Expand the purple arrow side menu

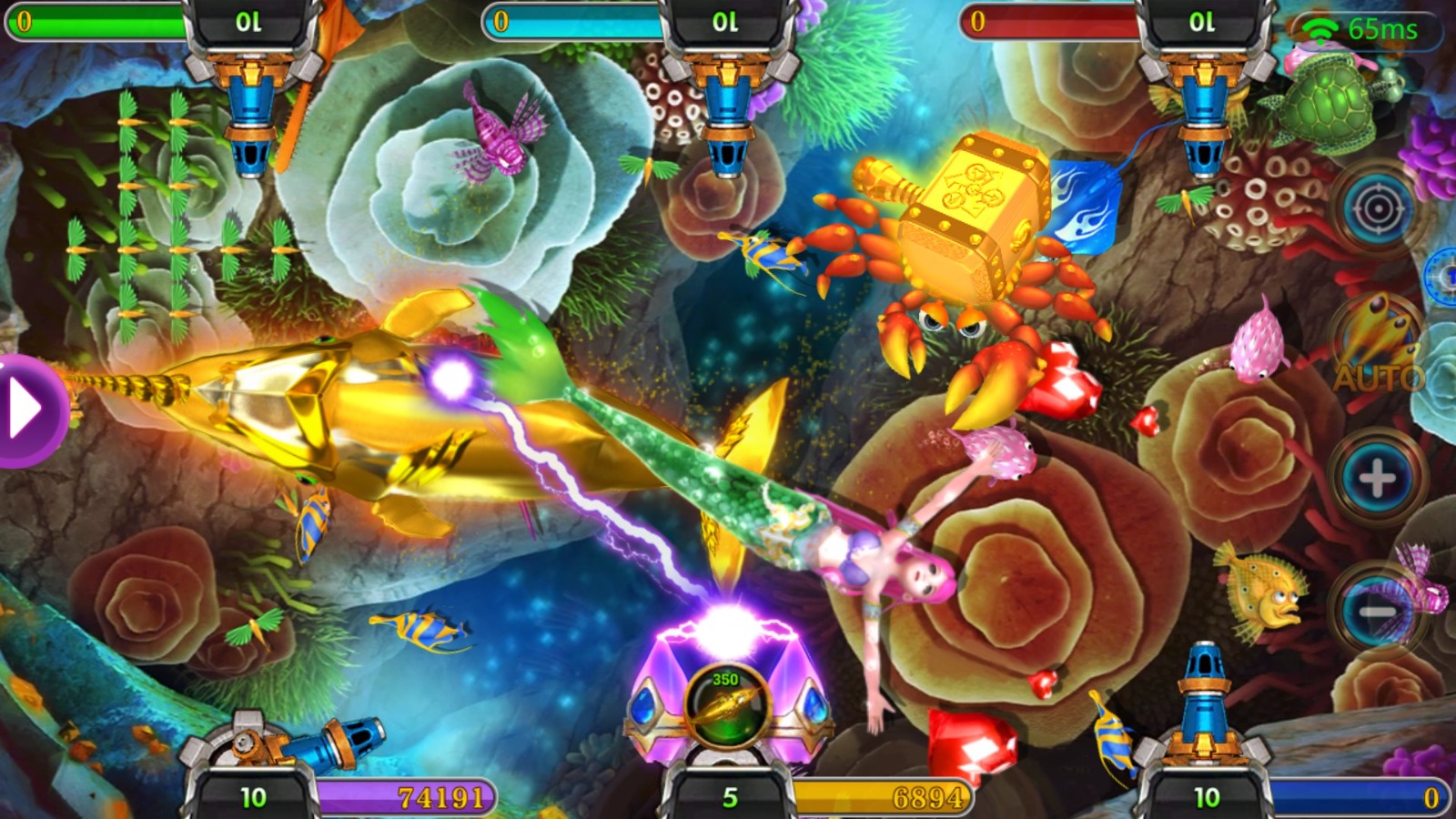27,411
